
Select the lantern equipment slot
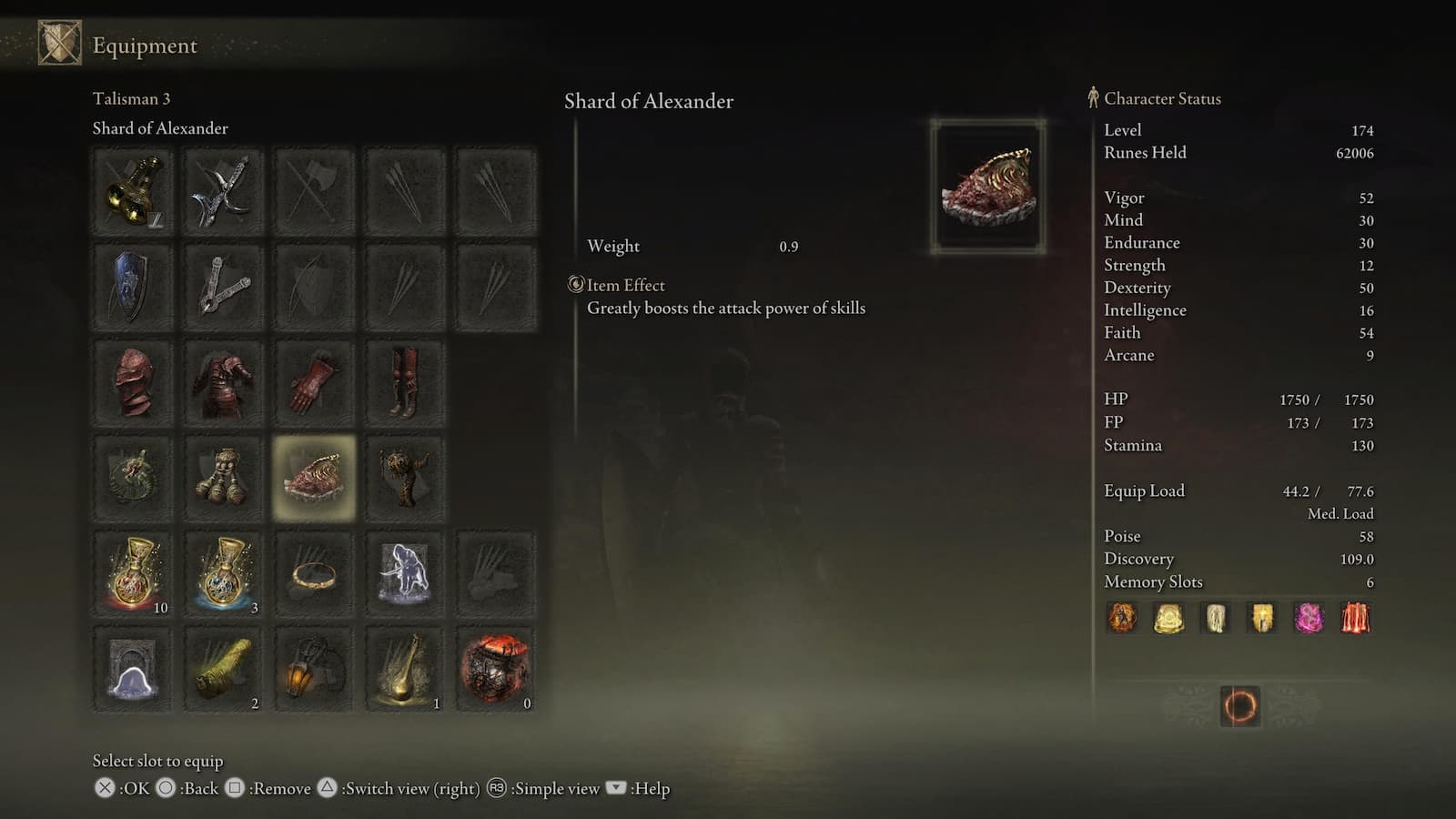[x=314, y=667]
